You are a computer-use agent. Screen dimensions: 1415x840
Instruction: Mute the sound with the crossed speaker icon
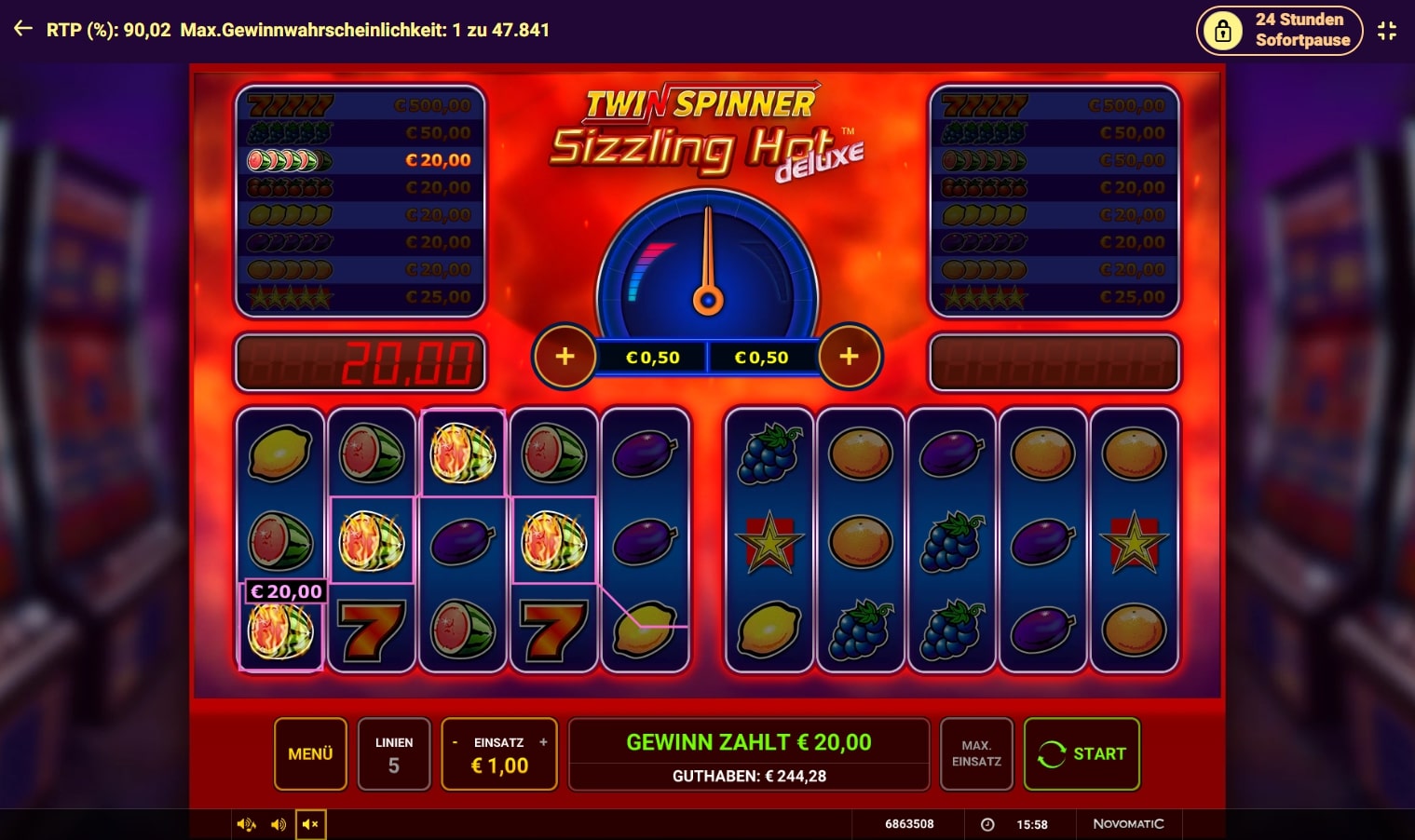point(311,824)
